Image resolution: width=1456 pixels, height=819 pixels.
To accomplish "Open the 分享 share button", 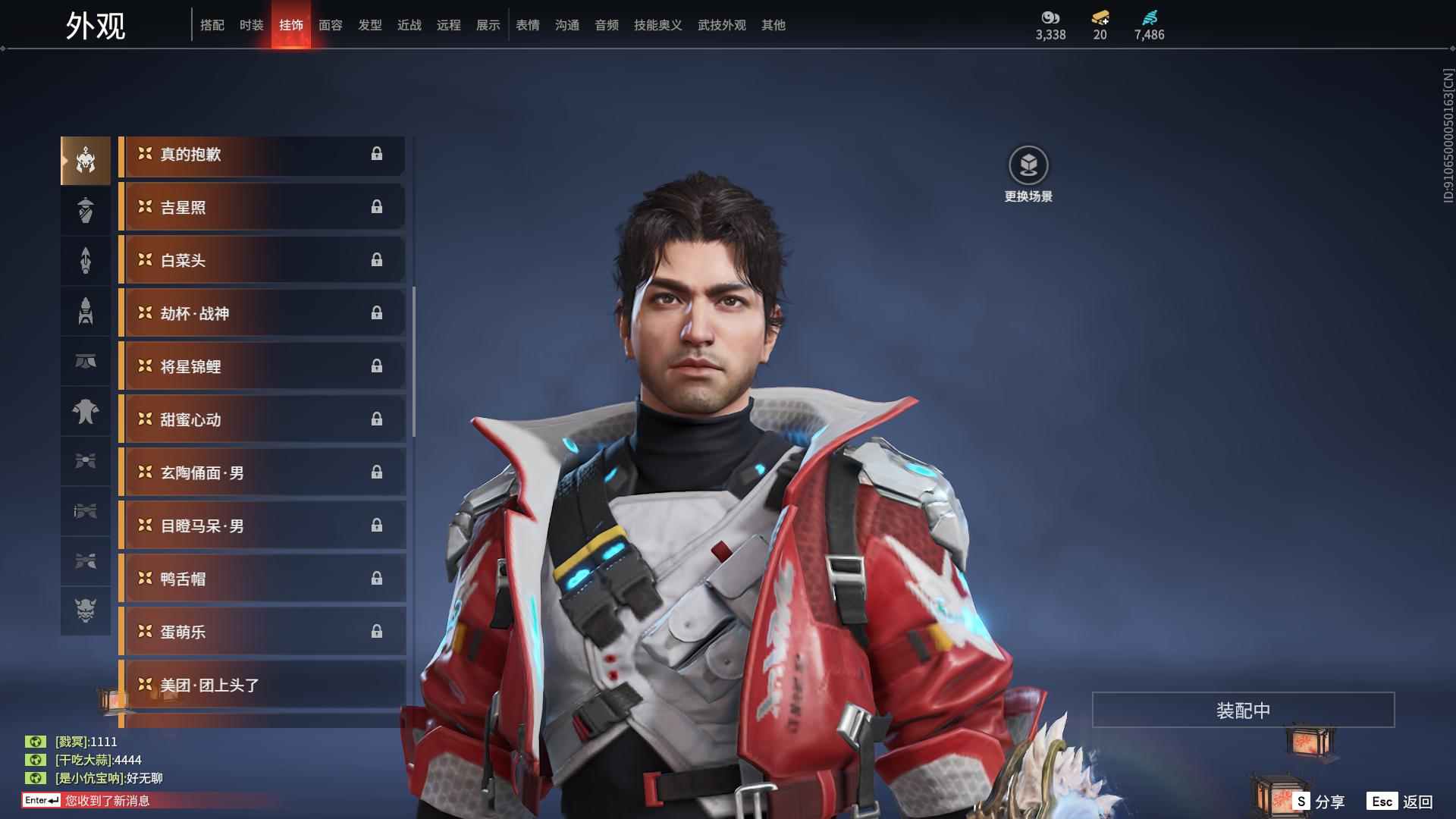I will tap(1319, 802).
